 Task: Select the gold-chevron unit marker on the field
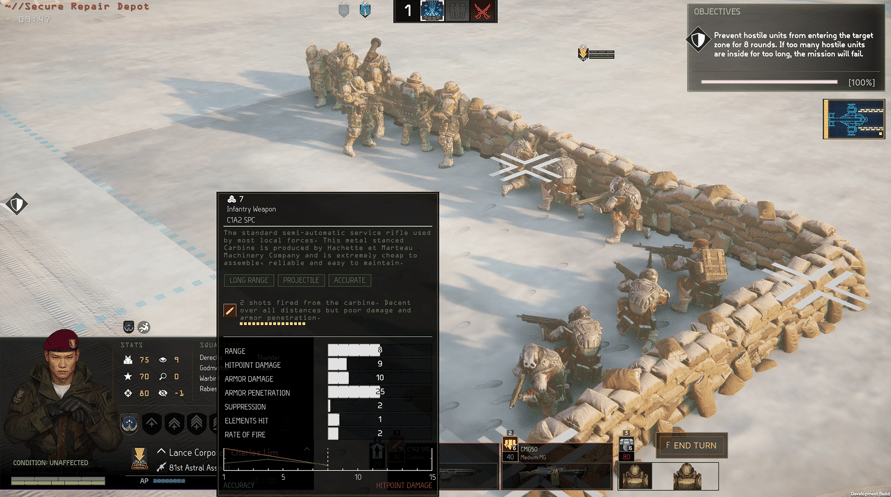pos(583,53)
